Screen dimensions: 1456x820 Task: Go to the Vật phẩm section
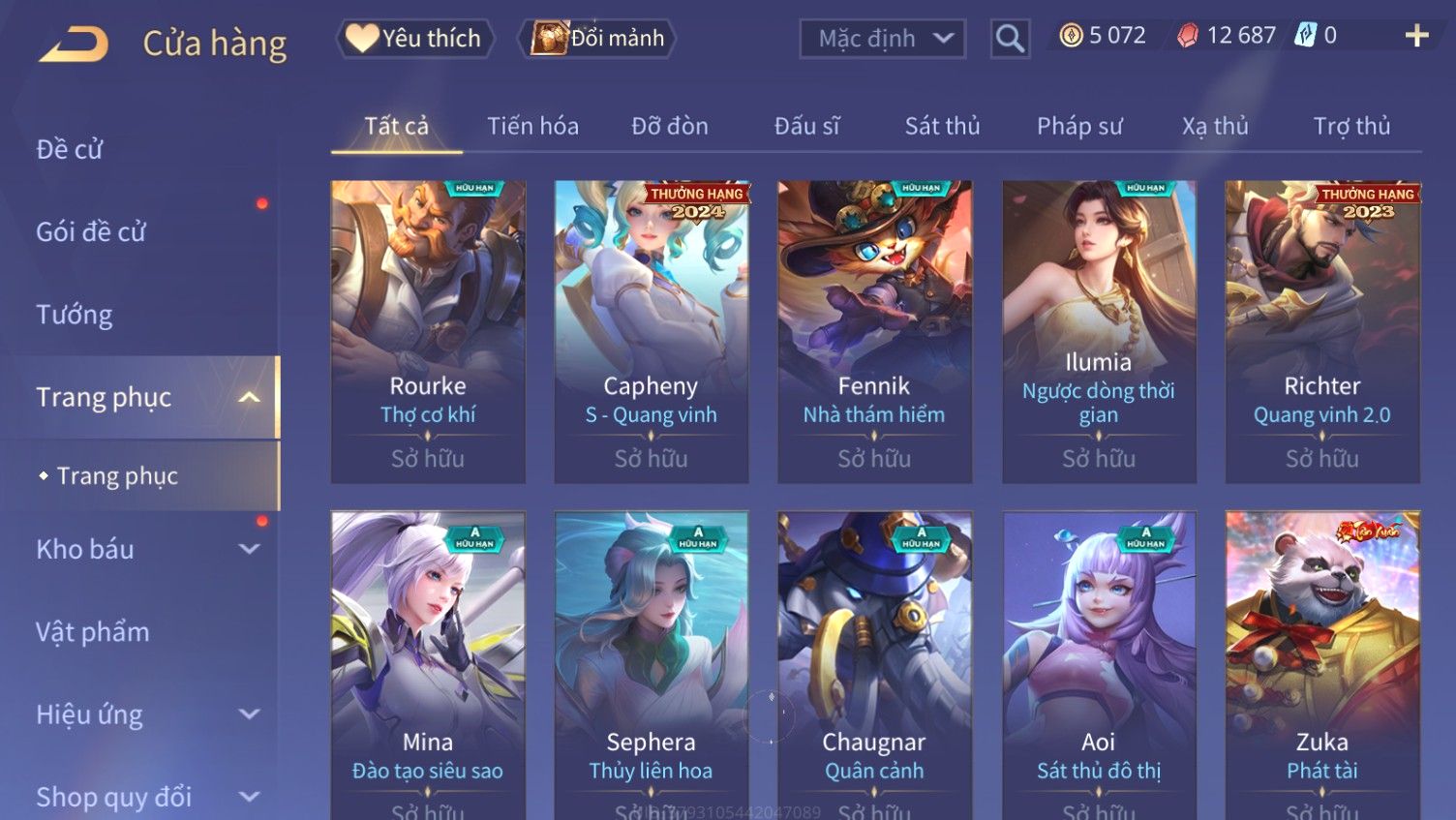(x=93, y=632)
